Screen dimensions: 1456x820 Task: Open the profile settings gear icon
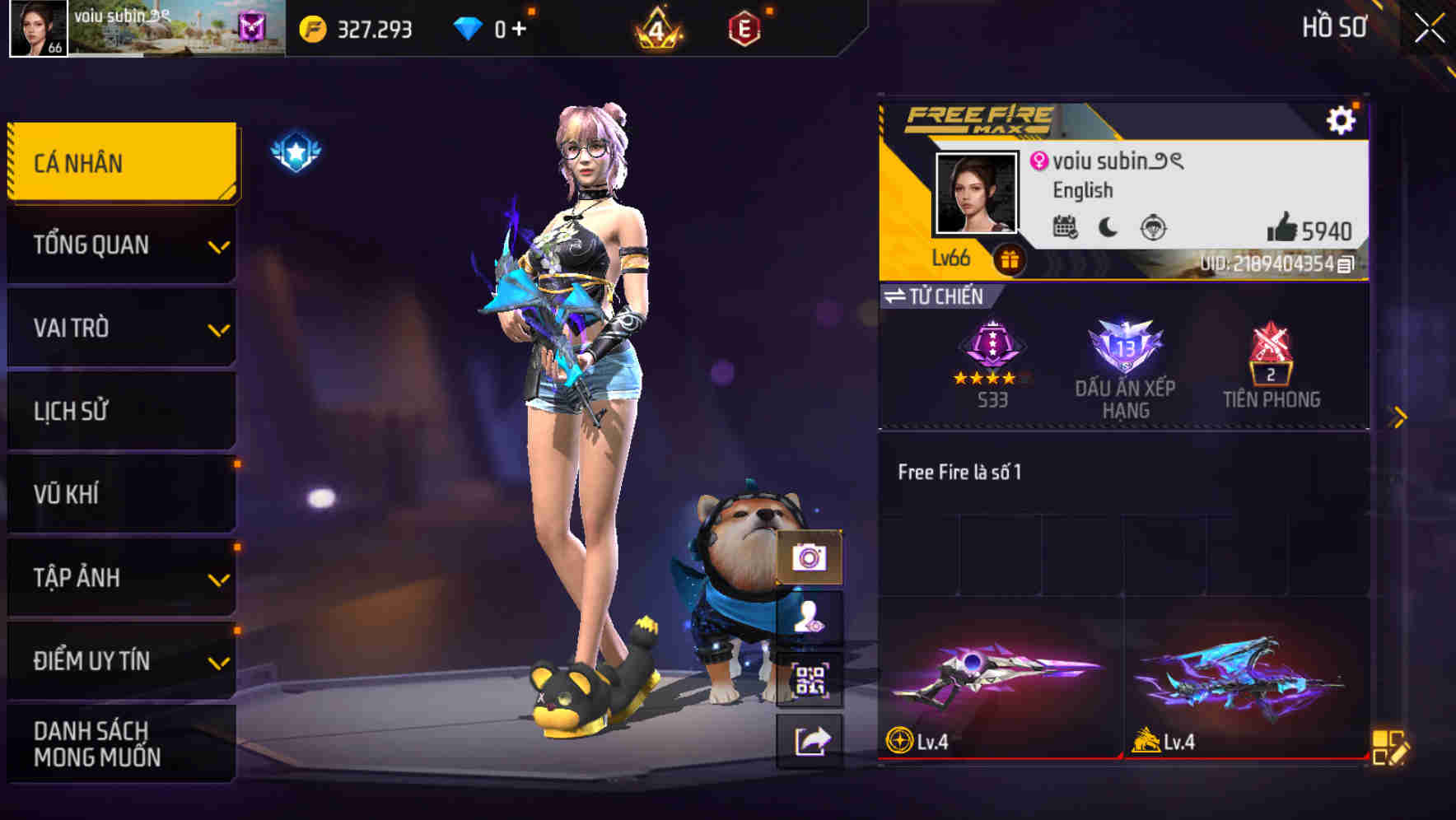(1342, 119)
